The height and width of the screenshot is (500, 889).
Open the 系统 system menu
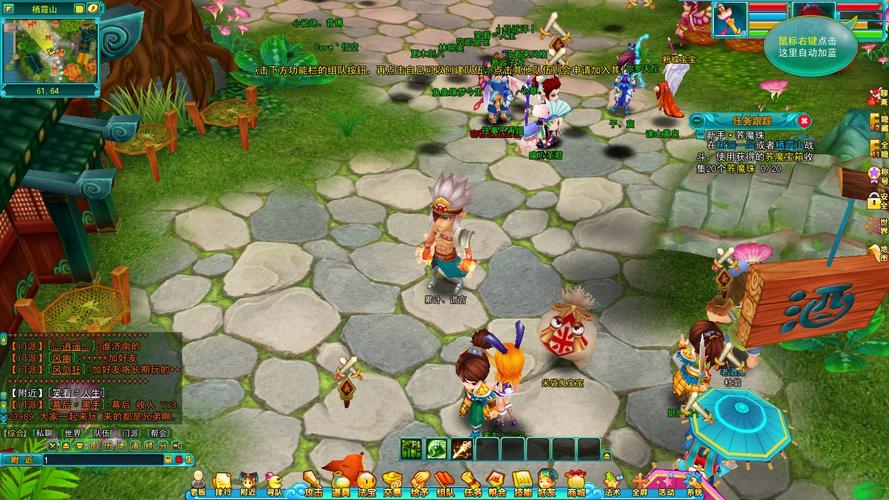(692, 483)
